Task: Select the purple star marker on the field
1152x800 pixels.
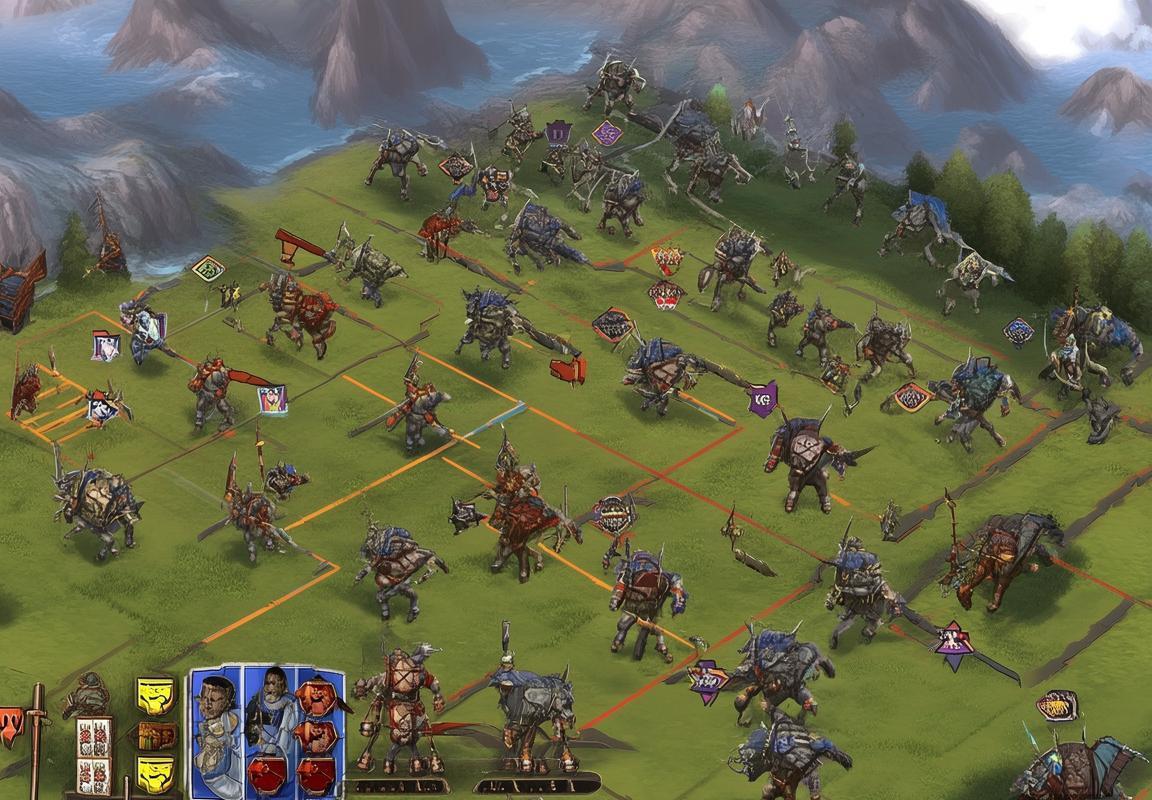Action: (954, 642)
